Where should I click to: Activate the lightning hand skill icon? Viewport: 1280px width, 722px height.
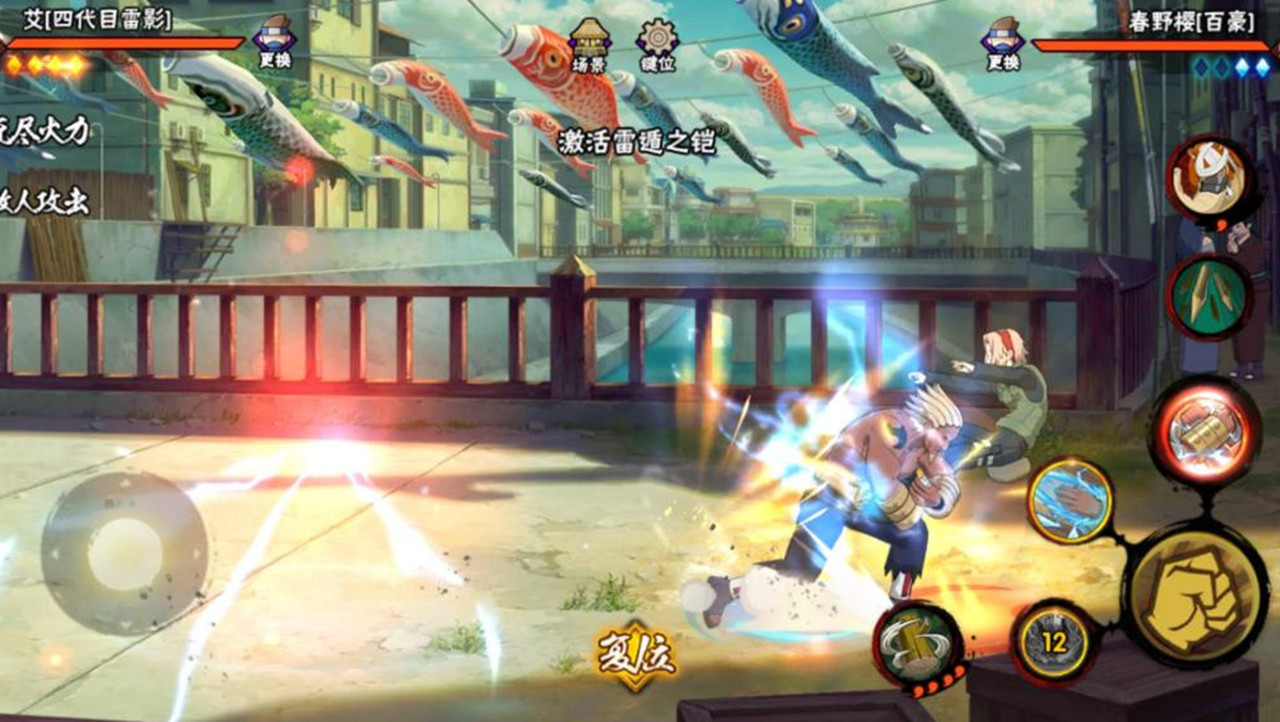point(1070,500)
